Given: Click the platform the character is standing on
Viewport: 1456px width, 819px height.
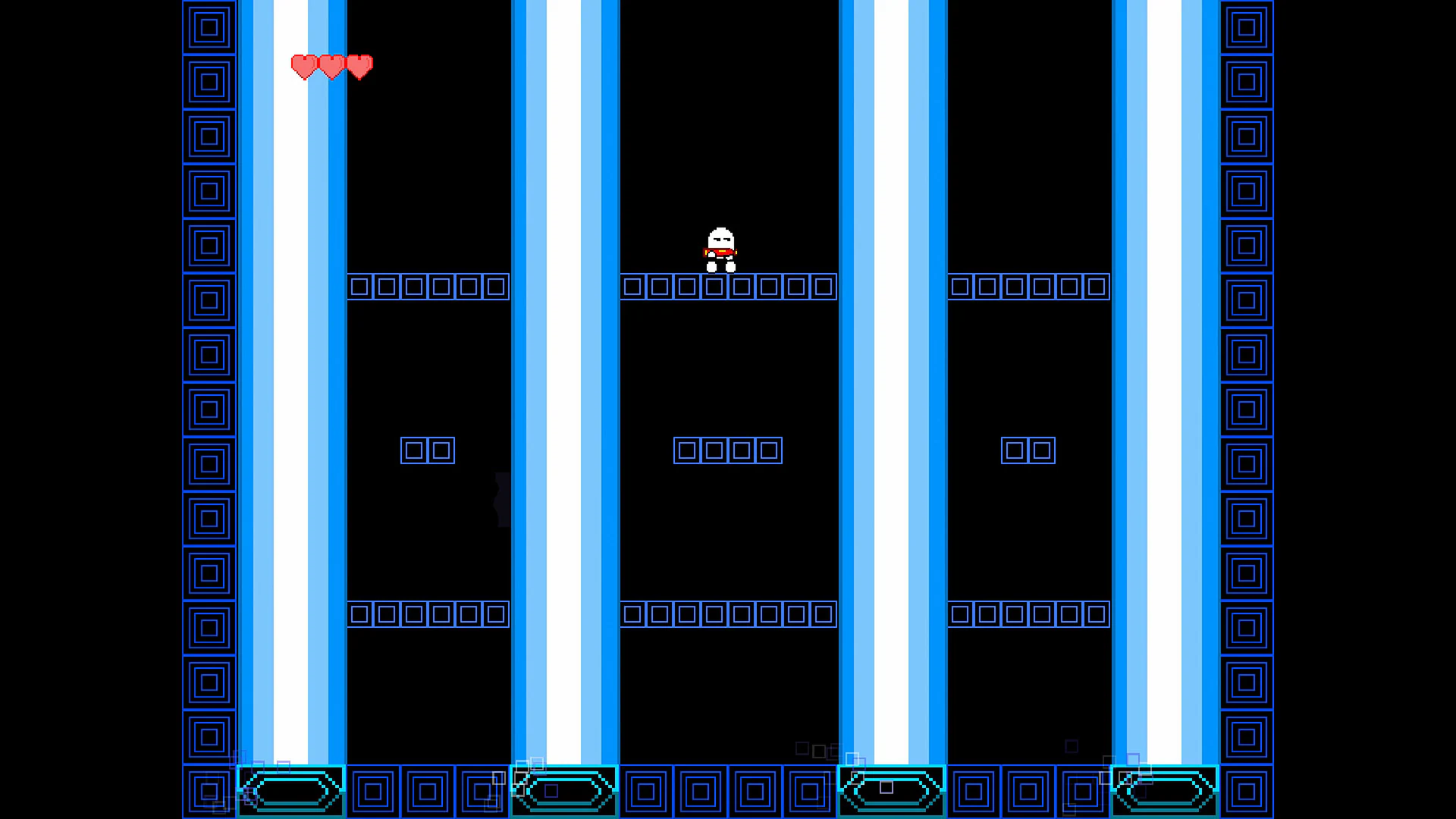Looking at the screenshot, I should (x=728, y=287).
